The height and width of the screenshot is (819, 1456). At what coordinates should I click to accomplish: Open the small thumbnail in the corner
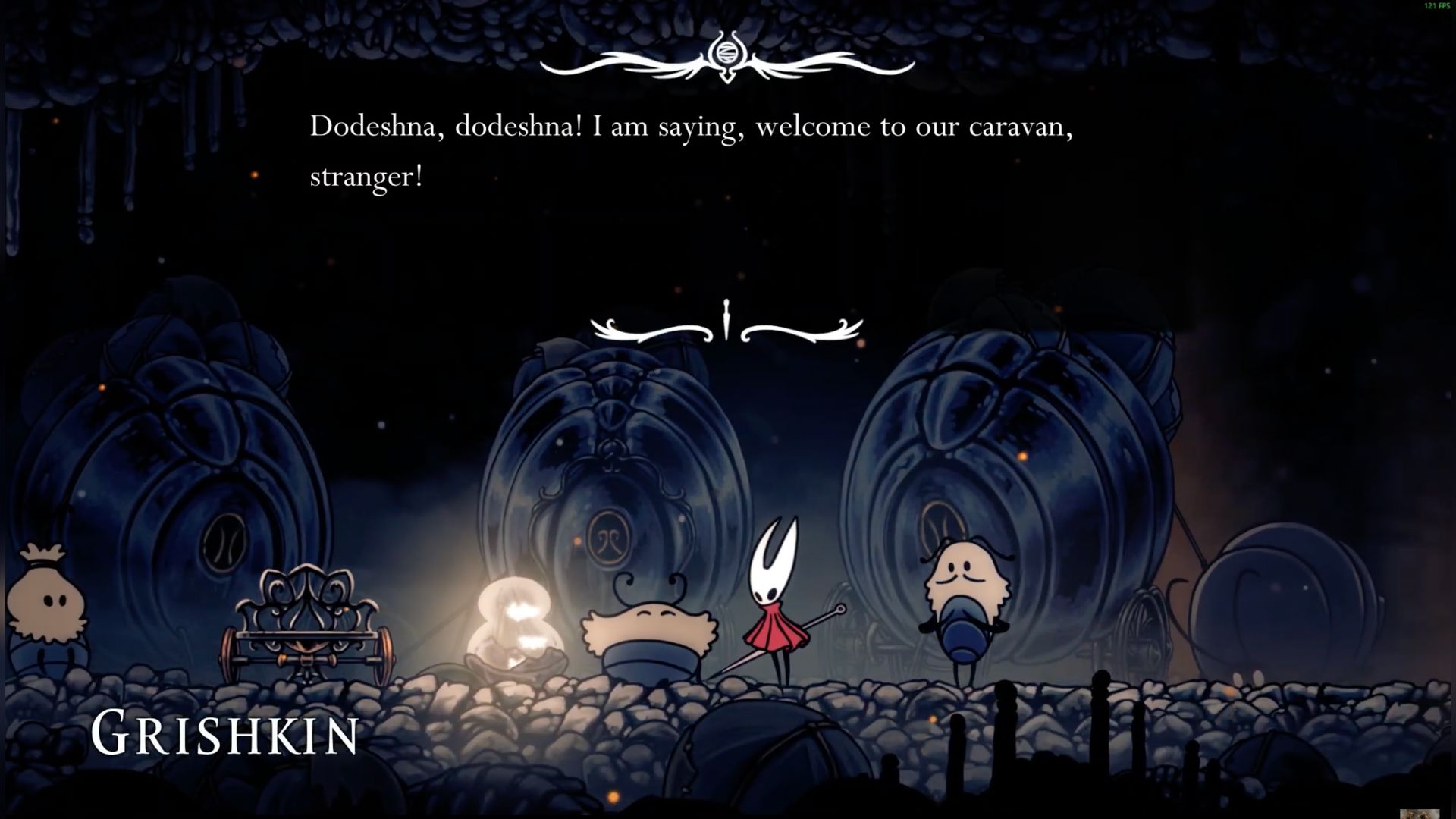pos(1419,814)
